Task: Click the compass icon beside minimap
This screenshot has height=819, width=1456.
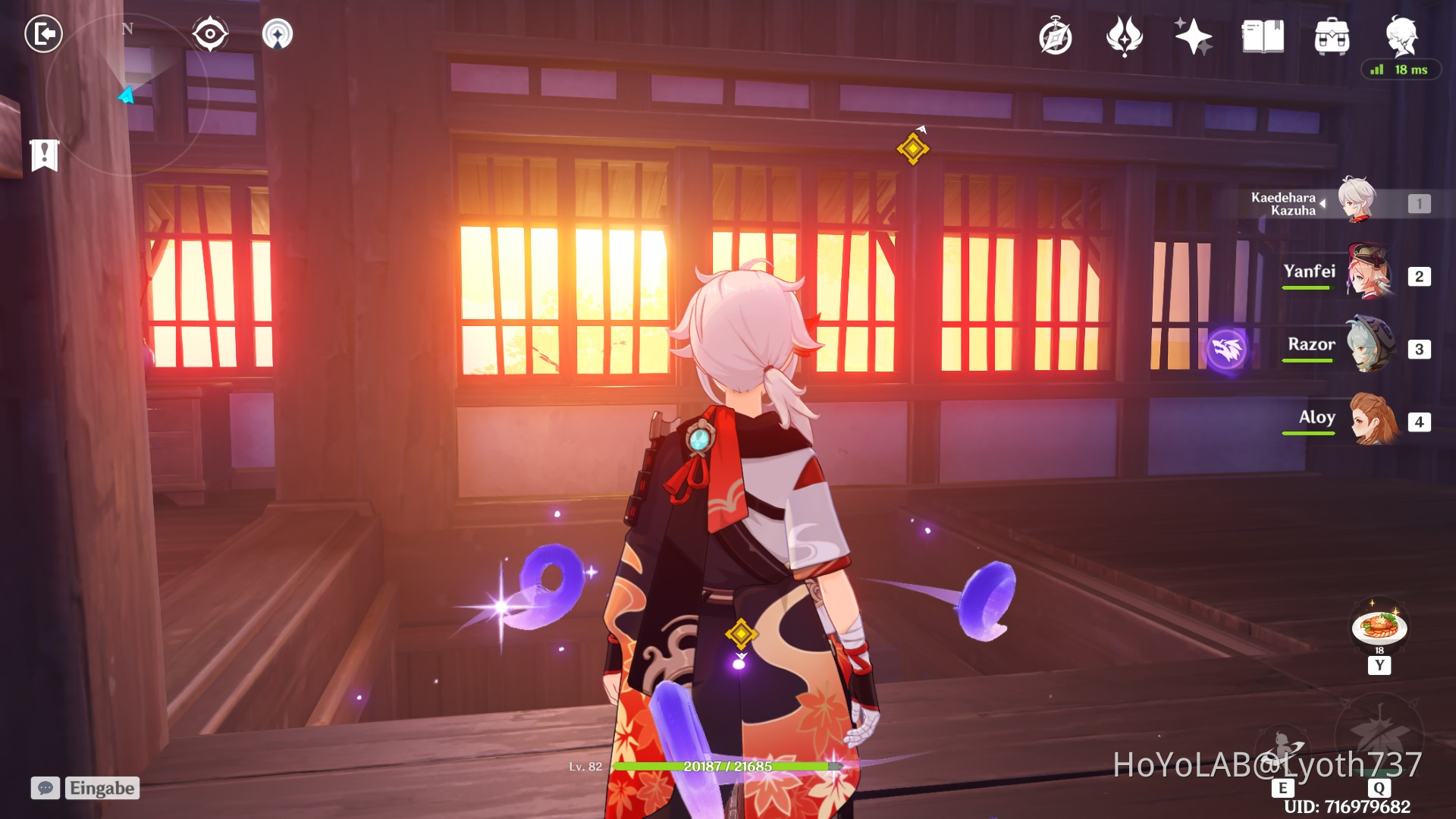Action: (209, 33)
